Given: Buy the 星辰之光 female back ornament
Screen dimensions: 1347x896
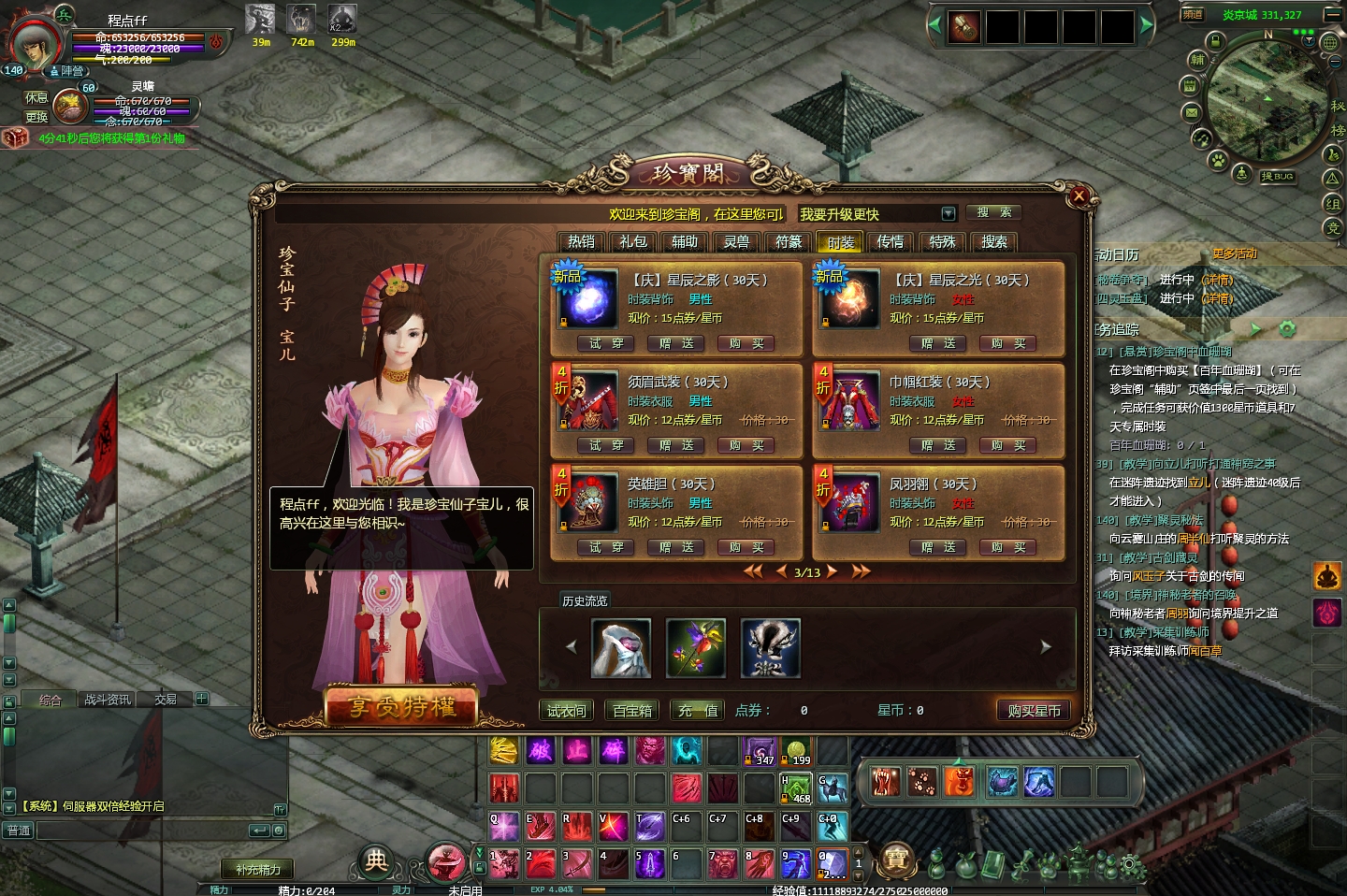Looking at the screenshot, I should click(x=1008, y=343).
